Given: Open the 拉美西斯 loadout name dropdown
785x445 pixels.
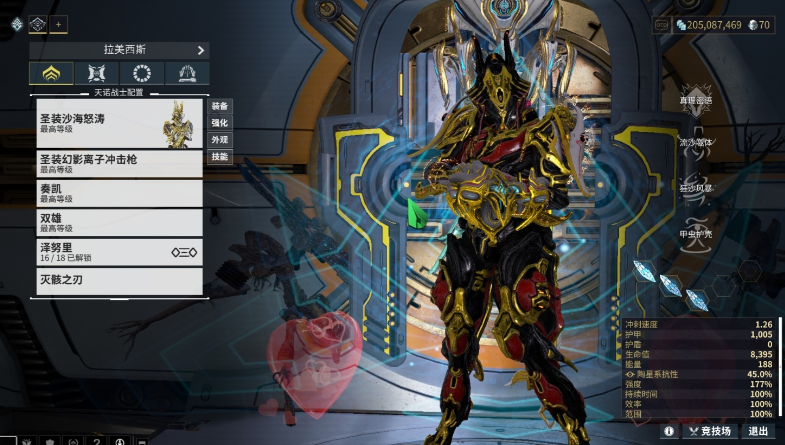Looking at the screenshot, I should (x=119, y=49).
